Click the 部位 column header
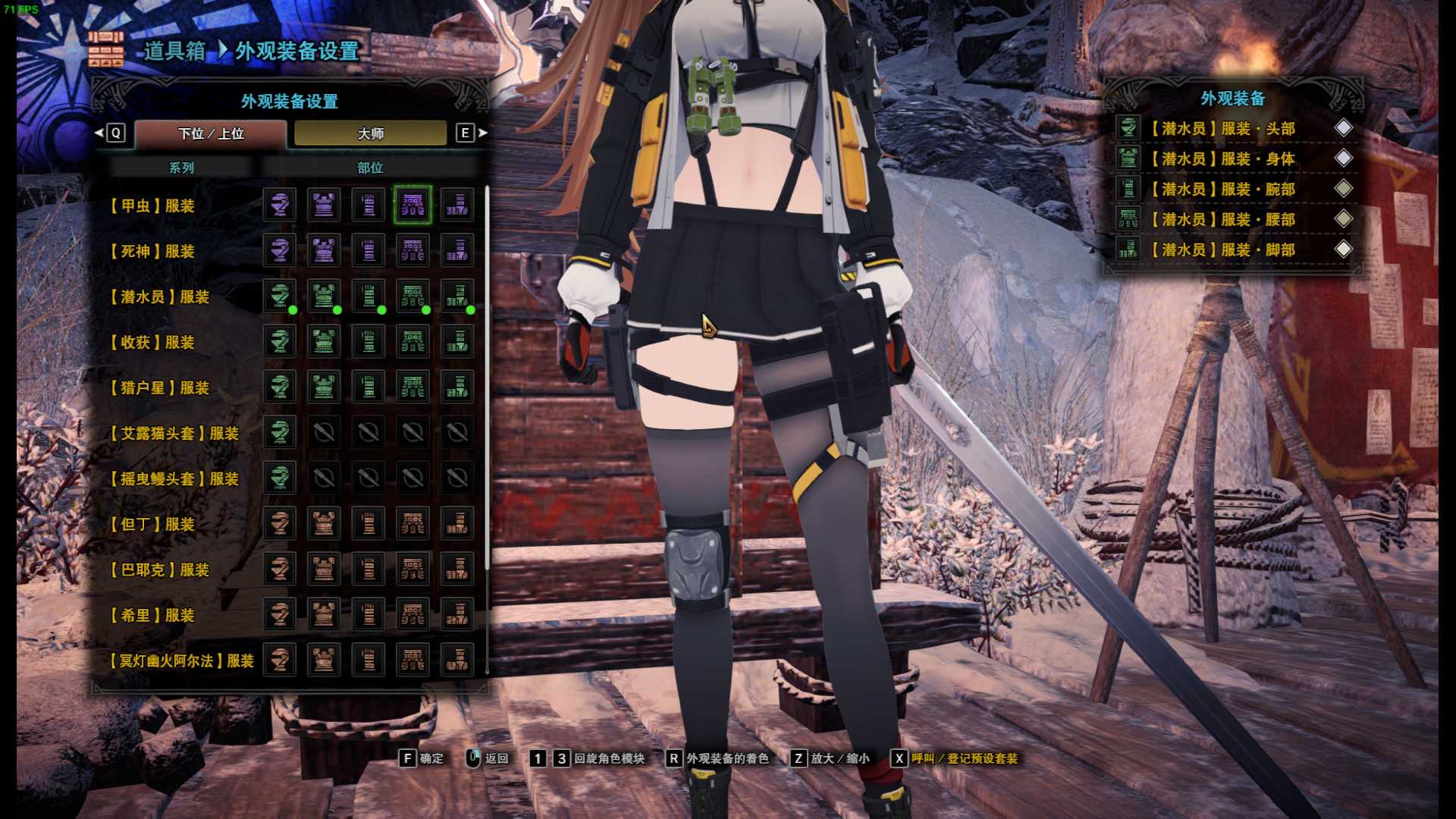Screen dimensions: 1456x819 click(370, 168)
